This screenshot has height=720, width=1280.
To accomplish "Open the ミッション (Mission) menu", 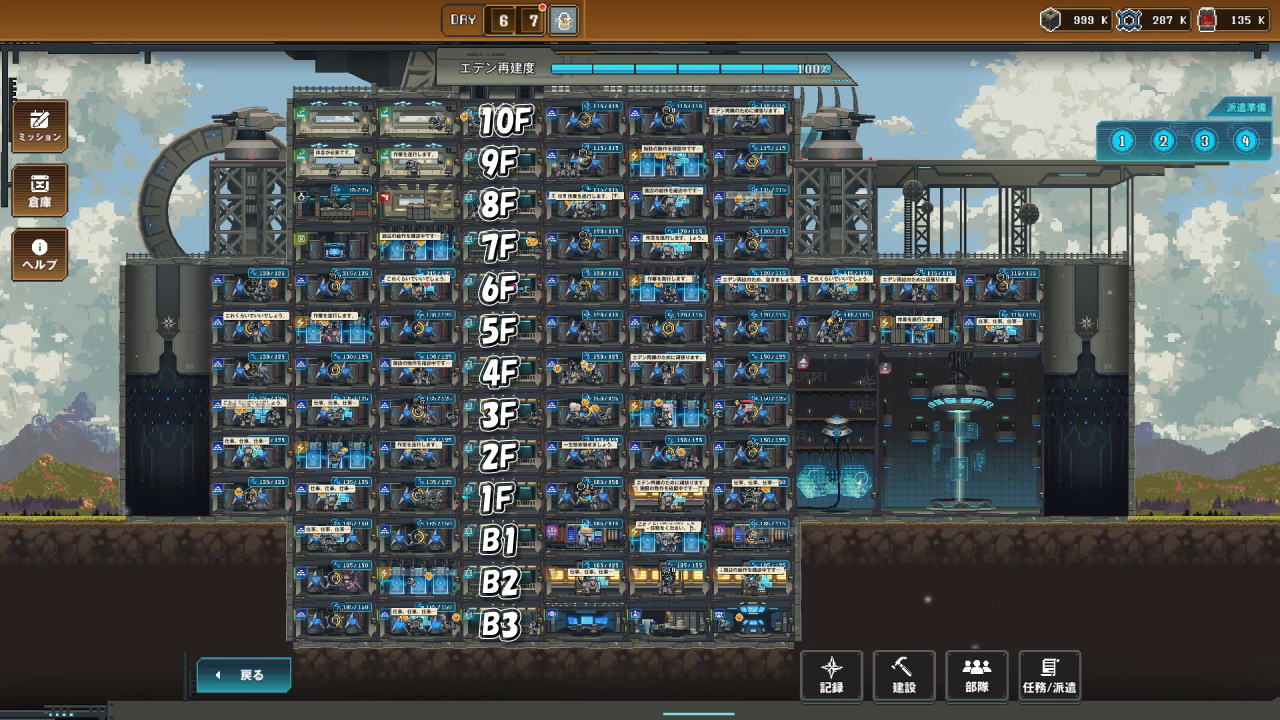I will pyautogui.click(x=40, y=126).
